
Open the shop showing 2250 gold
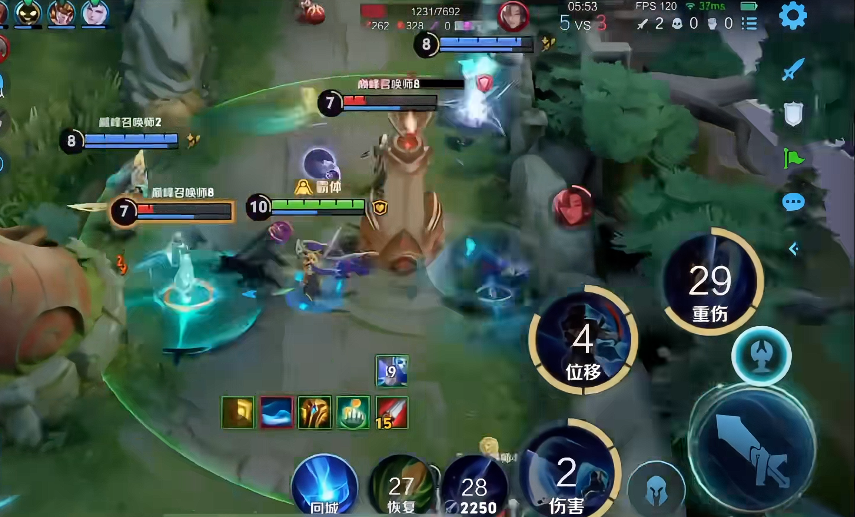pyautogui.click(x=474, y=487)
